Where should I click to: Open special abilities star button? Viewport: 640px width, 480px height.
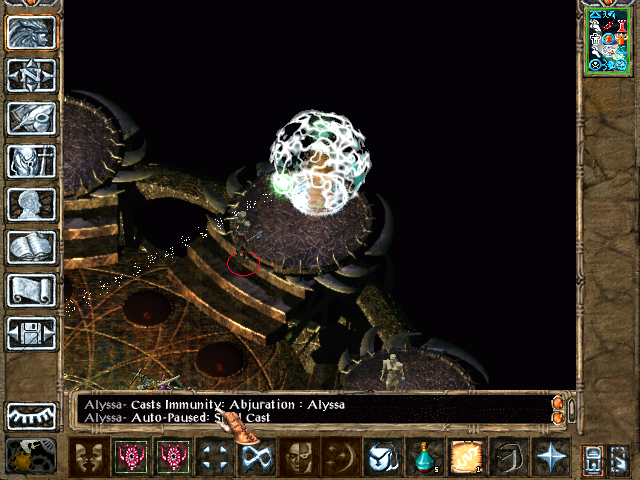[551, 457]
